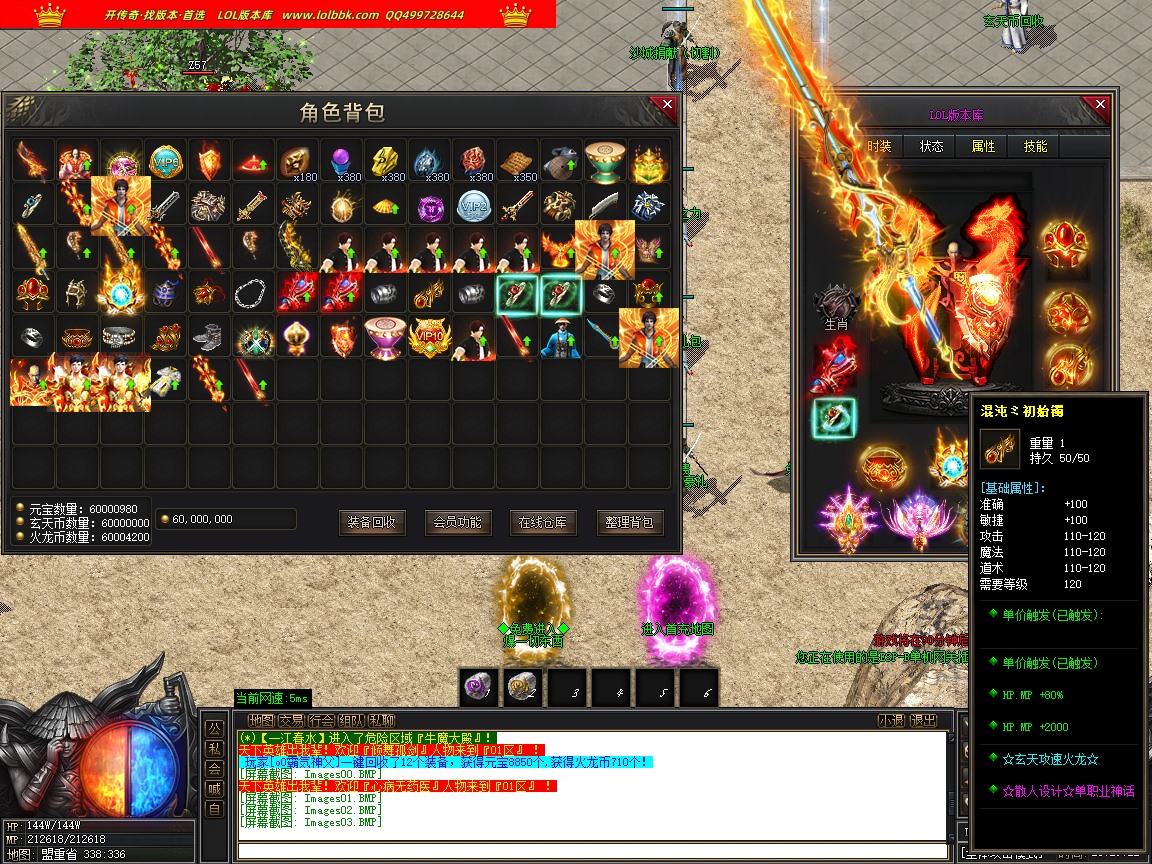Switch to the 状态 status tab

[x=931, y=146]
